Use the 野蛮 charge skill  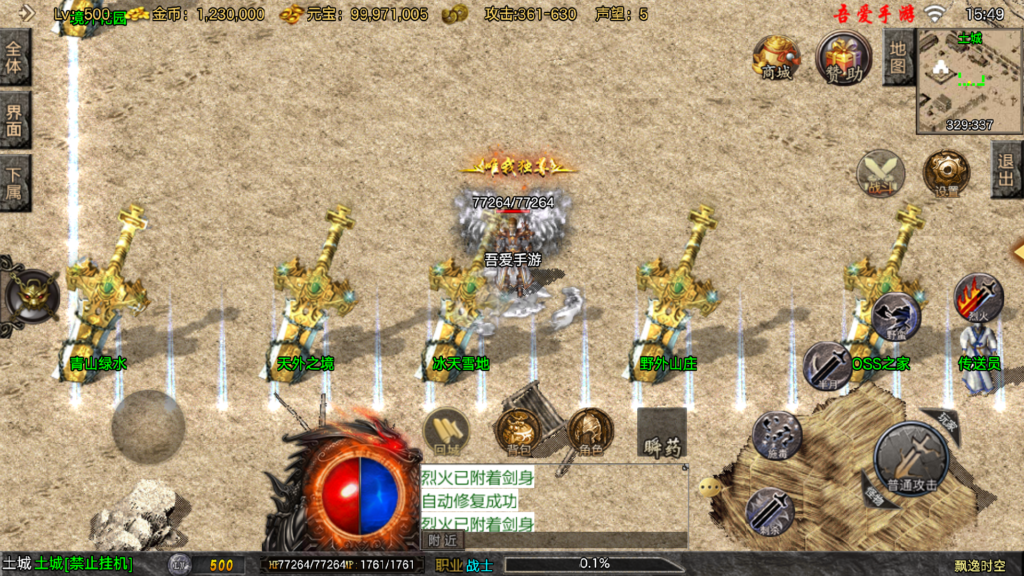895,317
